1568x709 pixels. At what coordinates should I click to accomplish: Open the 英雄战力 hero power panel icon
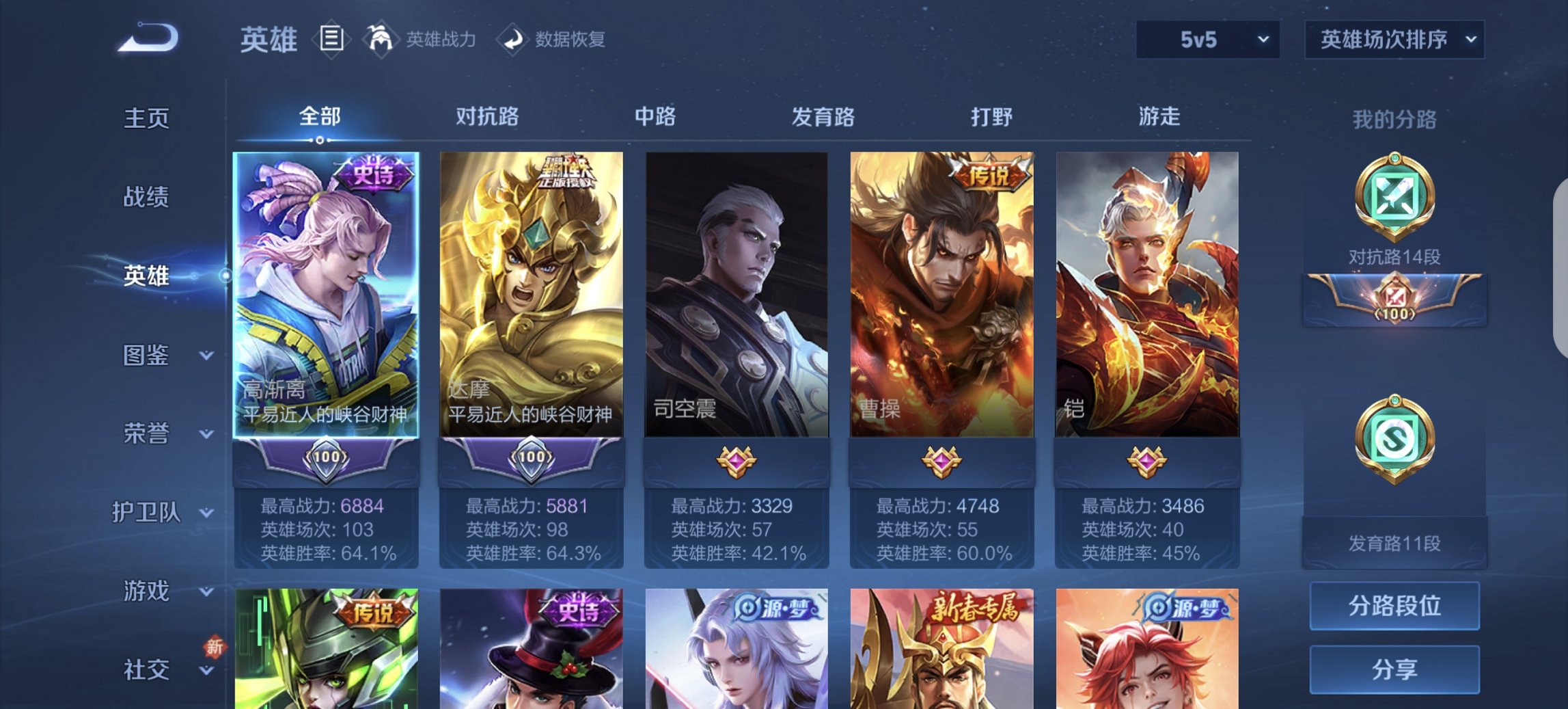coord(381,40)
